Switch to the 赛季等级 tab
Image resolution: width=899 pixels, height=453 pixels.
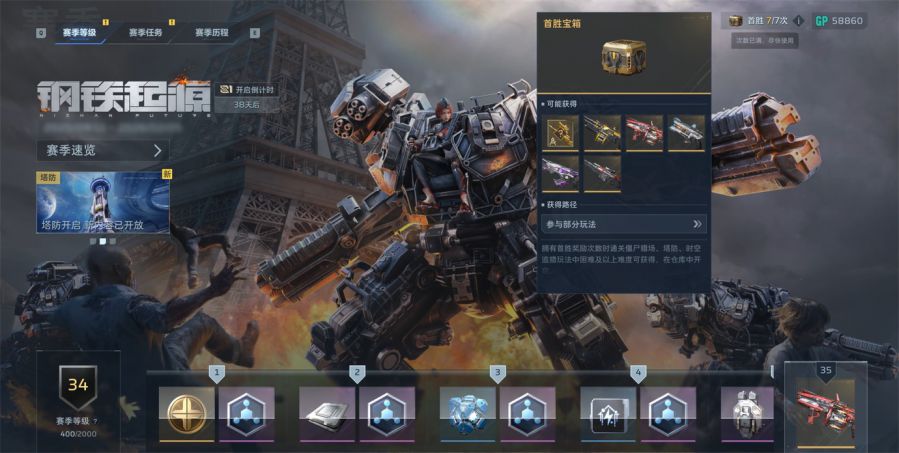click(x=79, y=33)
